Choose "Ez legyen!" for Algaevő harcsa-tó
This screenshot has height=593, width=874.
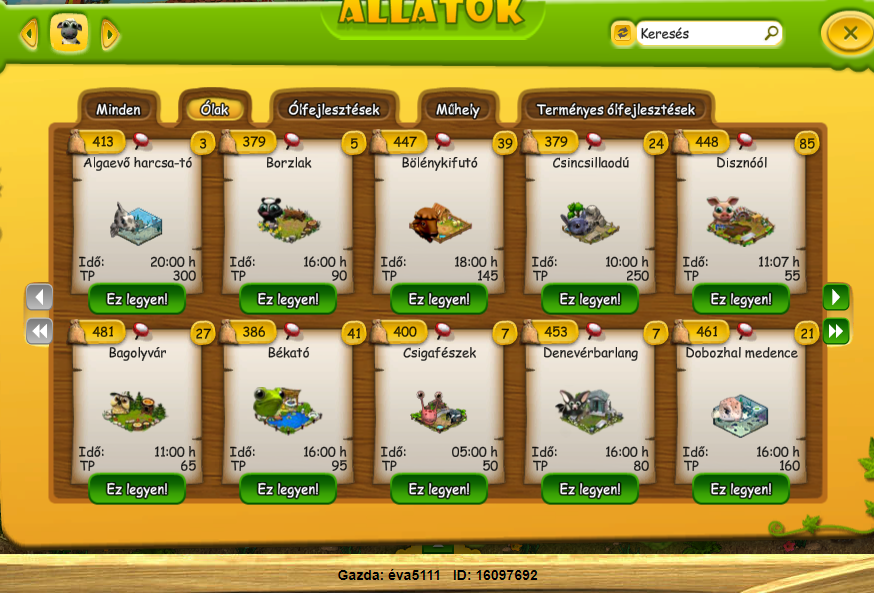pos(137,299)
